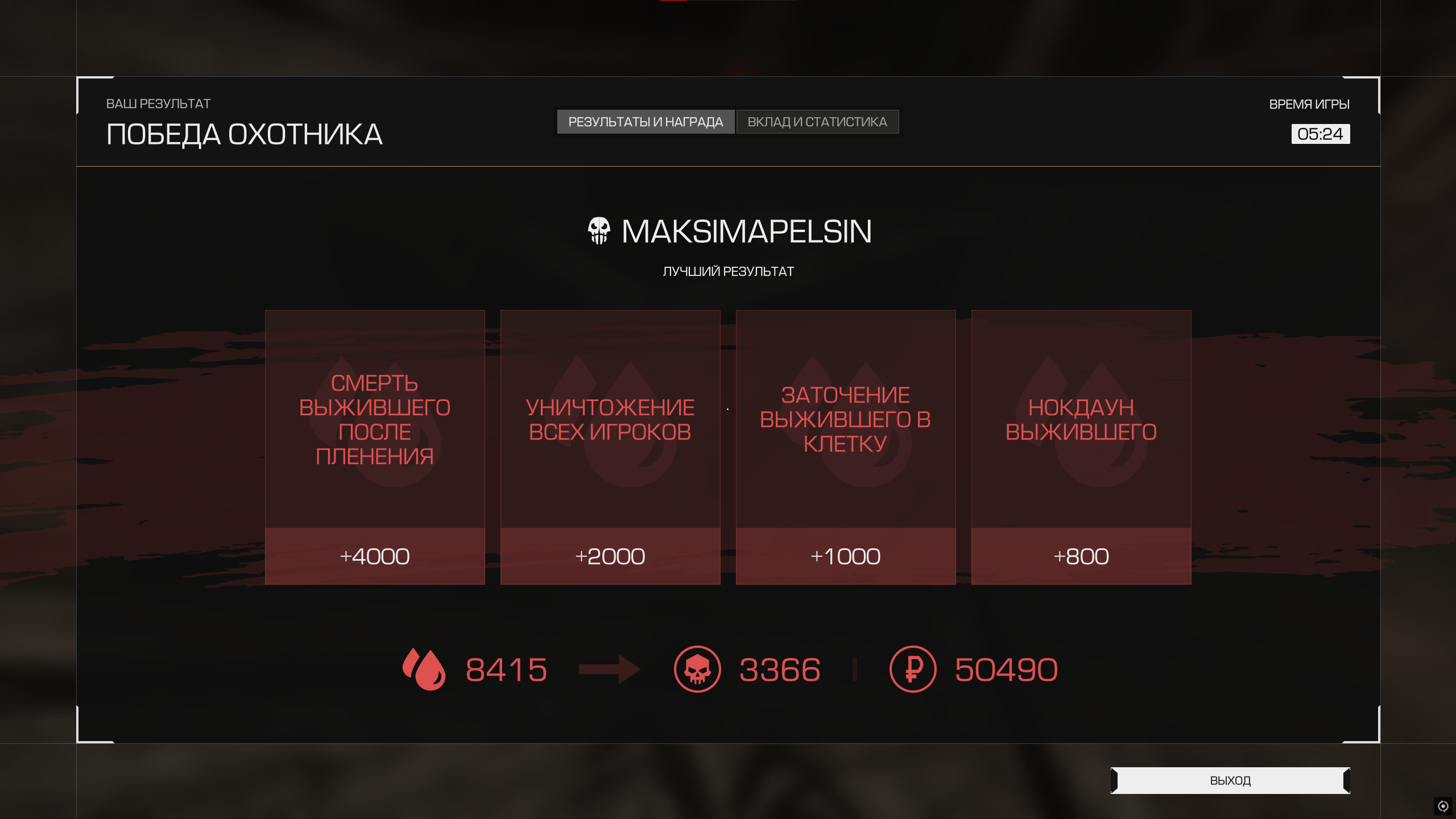This screenshot has width=1456, height=819.
Task: Switch to the Вклад и статистика tab
Action: [817, 122]
